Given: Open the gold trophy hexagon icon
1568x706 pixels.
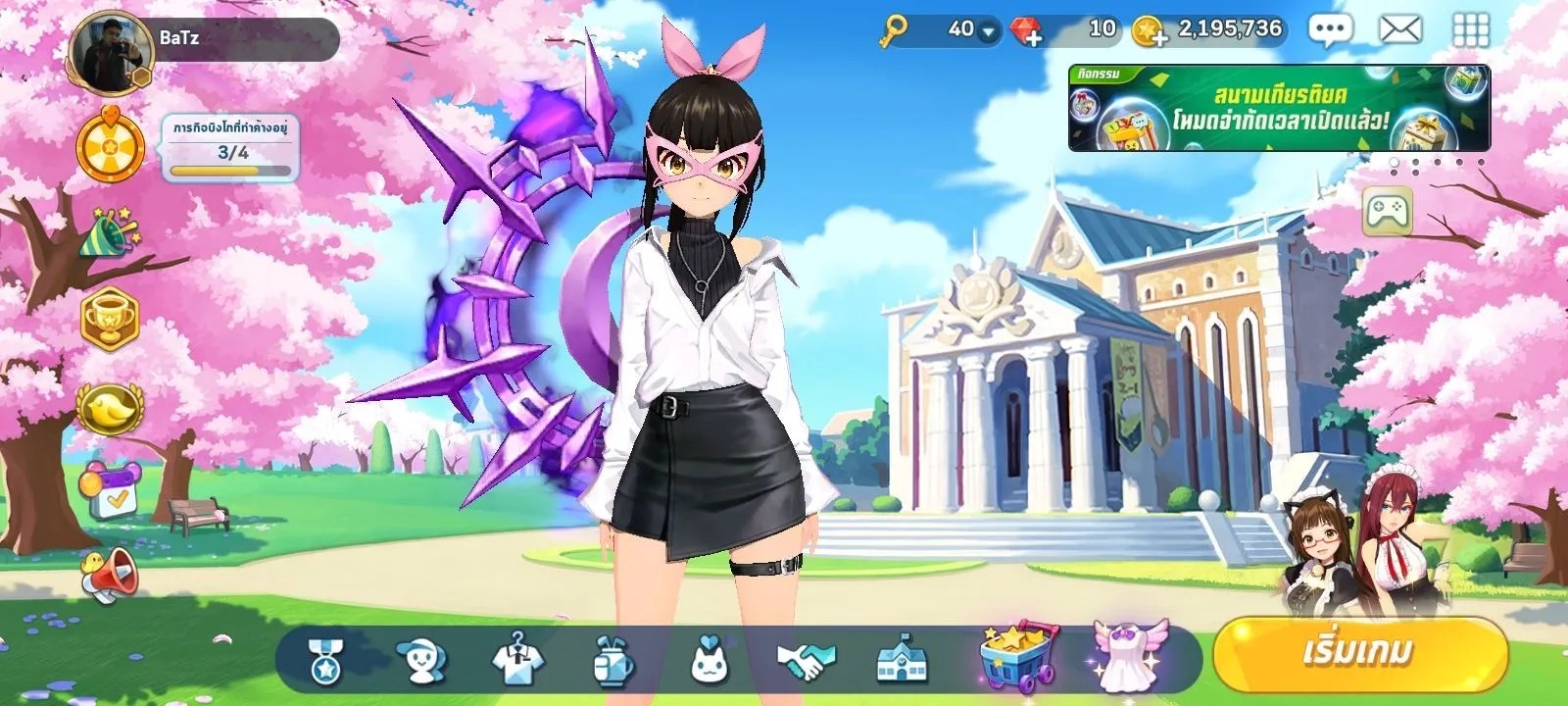Looking at the screenshot, I should tap(109, 319).
